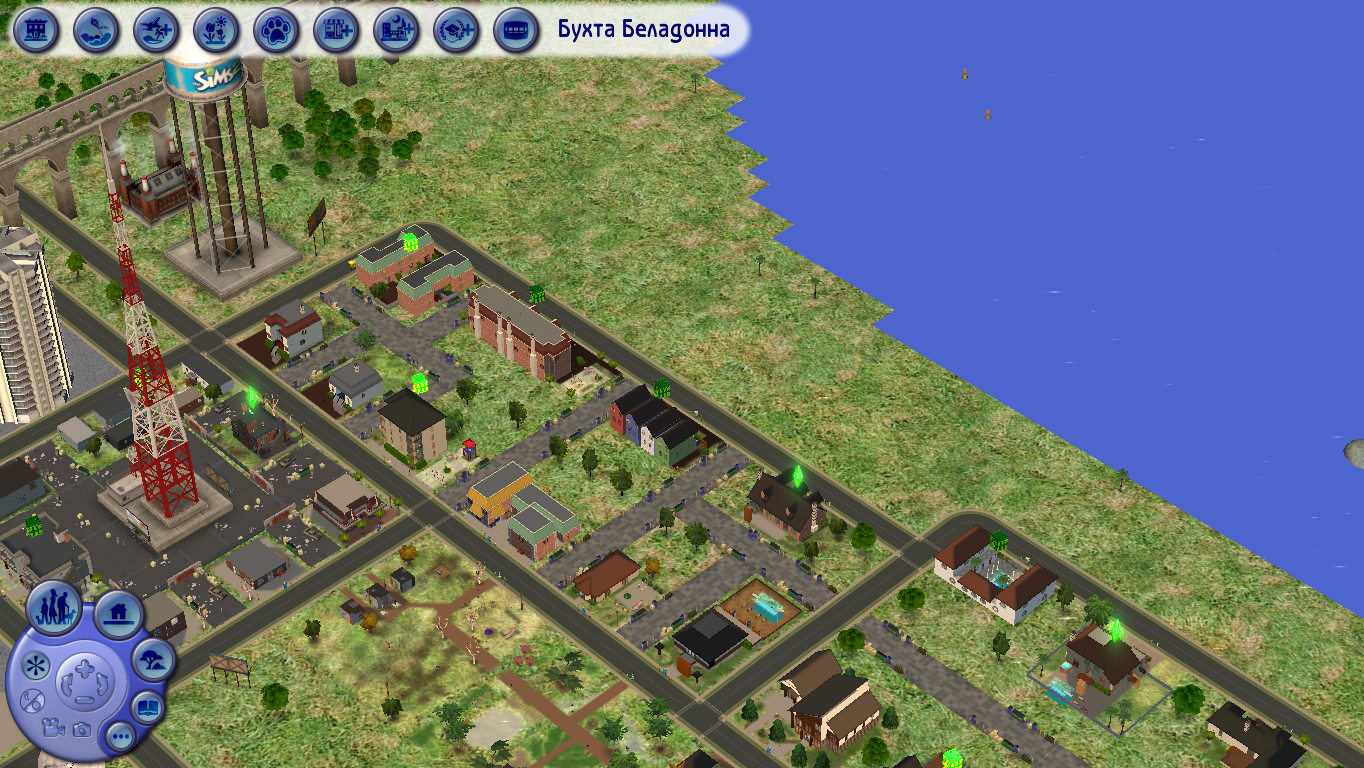Open the tree decorations panel
1364x768 pixels.
pos(153,660)
